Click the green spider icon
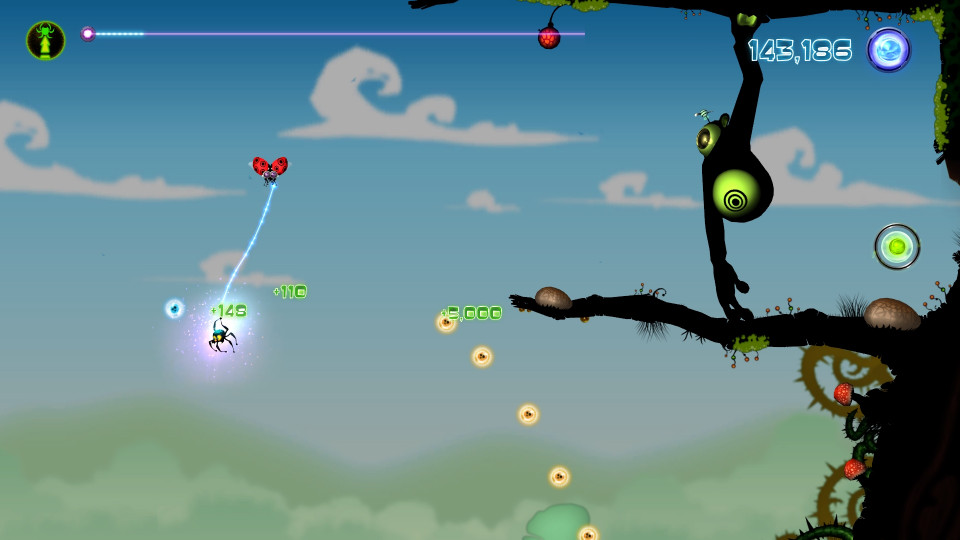Viewport: 960px width, 540px height. pos(46,40)
